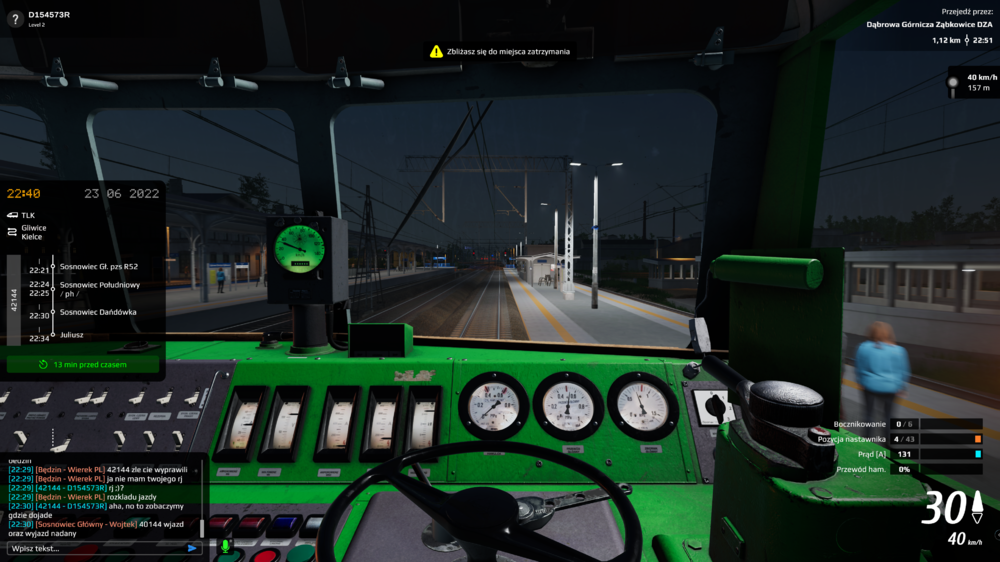Viewport: 1000px width, 562px height.
Task: Focus the "Wpisz tekst..." chat input
Action: click(x=95, y=548)
